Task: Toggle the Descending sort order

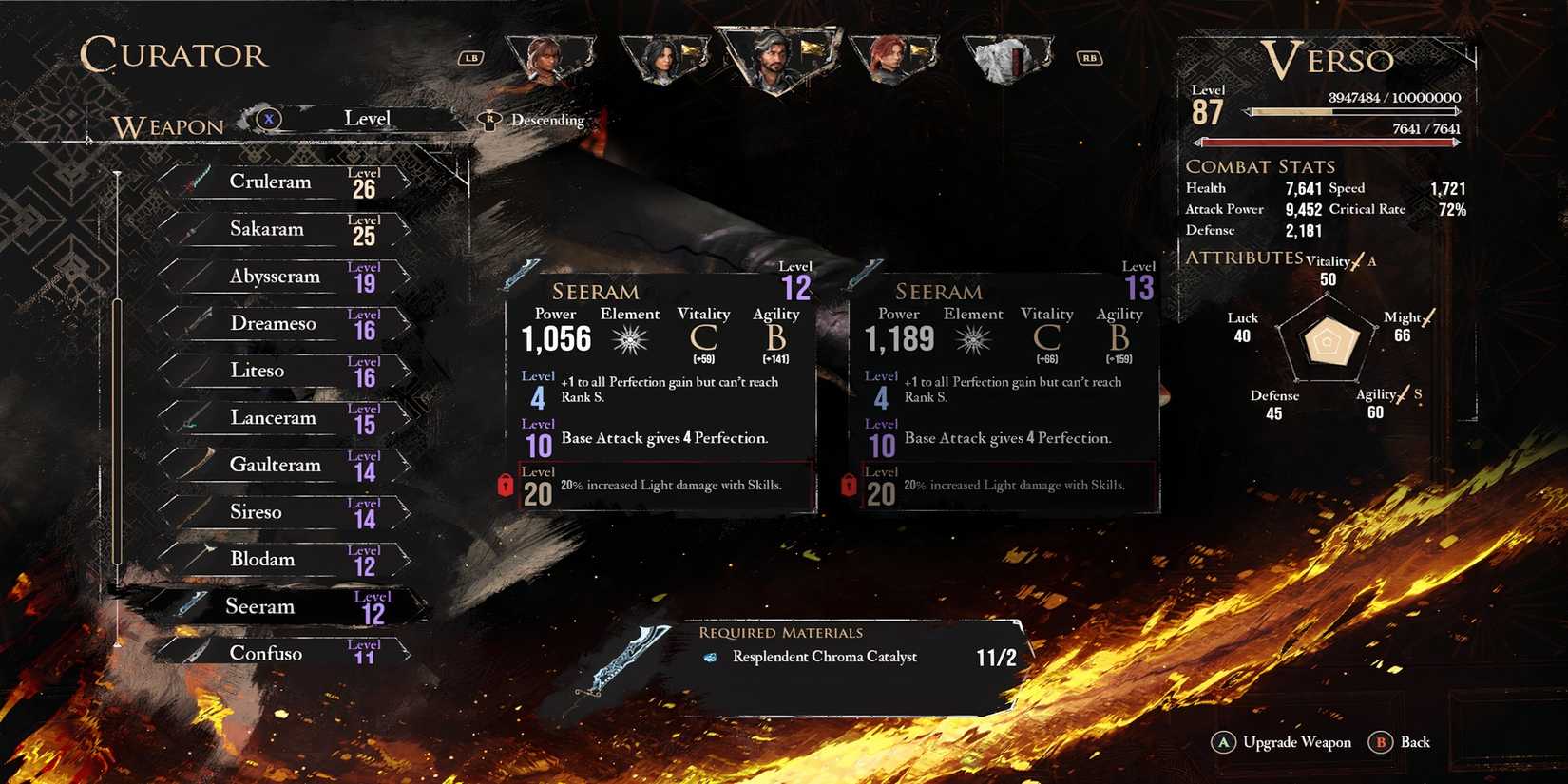Action: pyautogui.click(x=546, y=120)
